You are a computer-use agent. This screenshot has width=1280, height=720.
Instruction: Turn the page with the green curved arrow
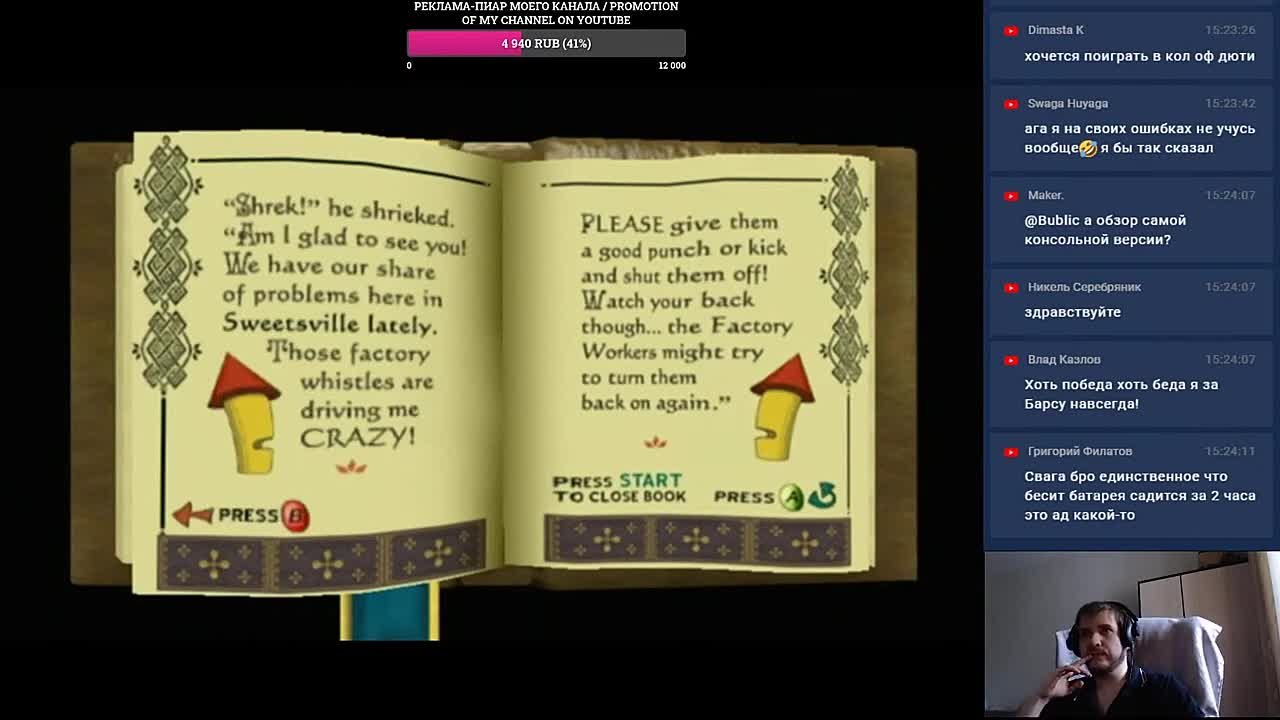[x=822, y=495]
